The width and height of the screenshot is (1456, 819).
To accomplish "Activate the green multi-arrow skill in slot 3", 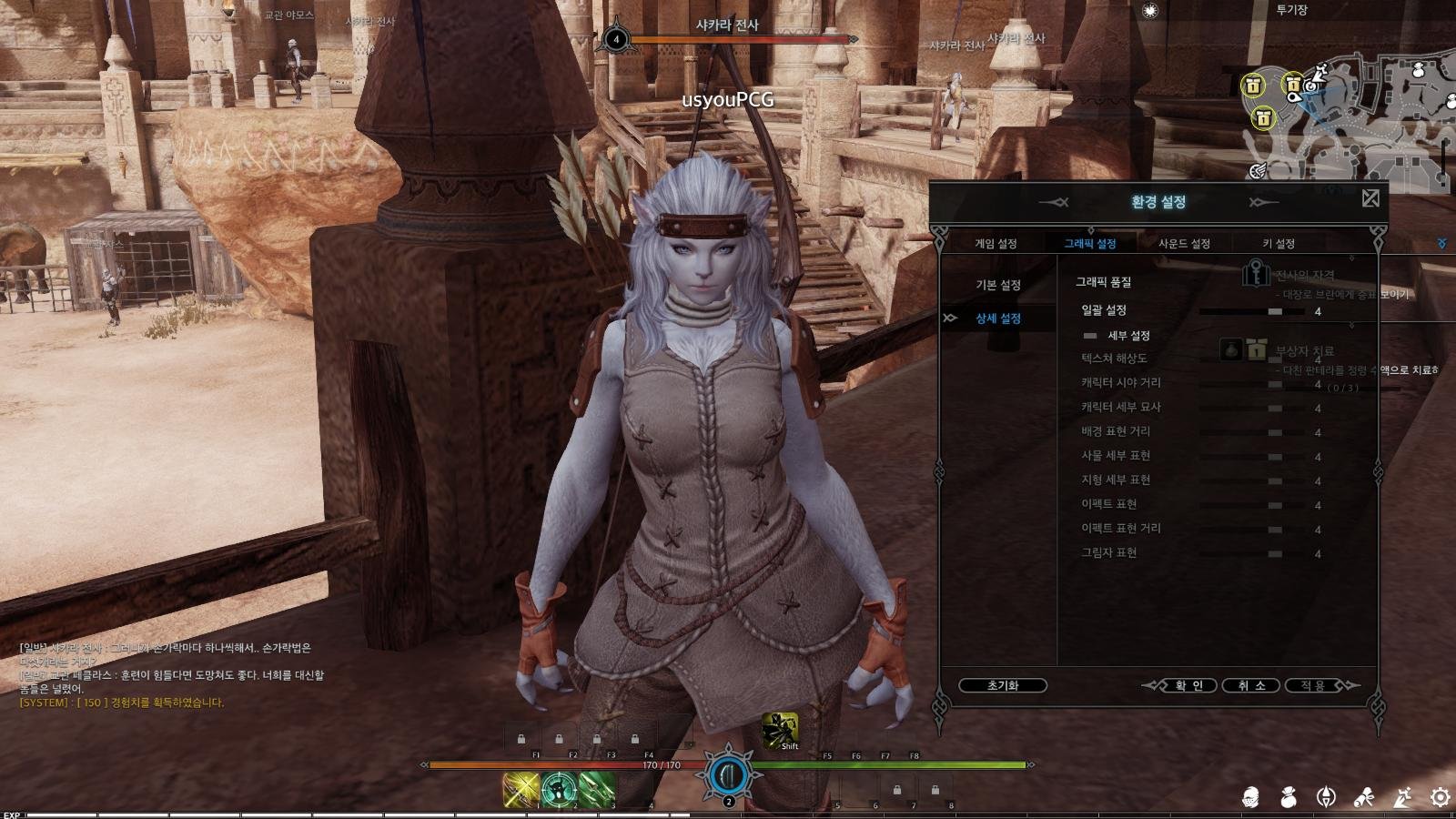I will (597, 789).
